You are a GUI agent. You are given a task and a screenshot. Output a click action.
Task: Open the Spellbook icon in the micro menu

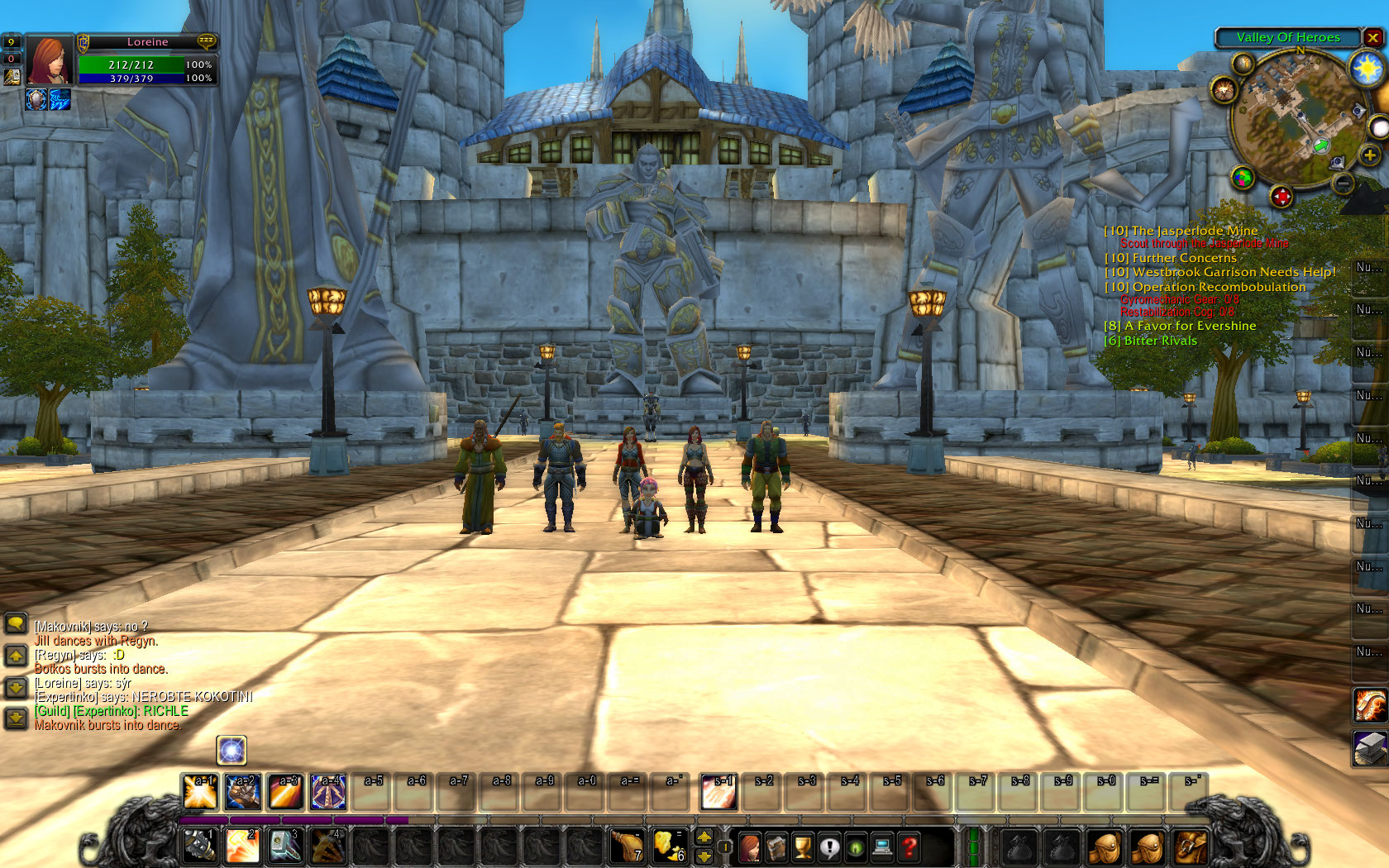pos(777,846)
